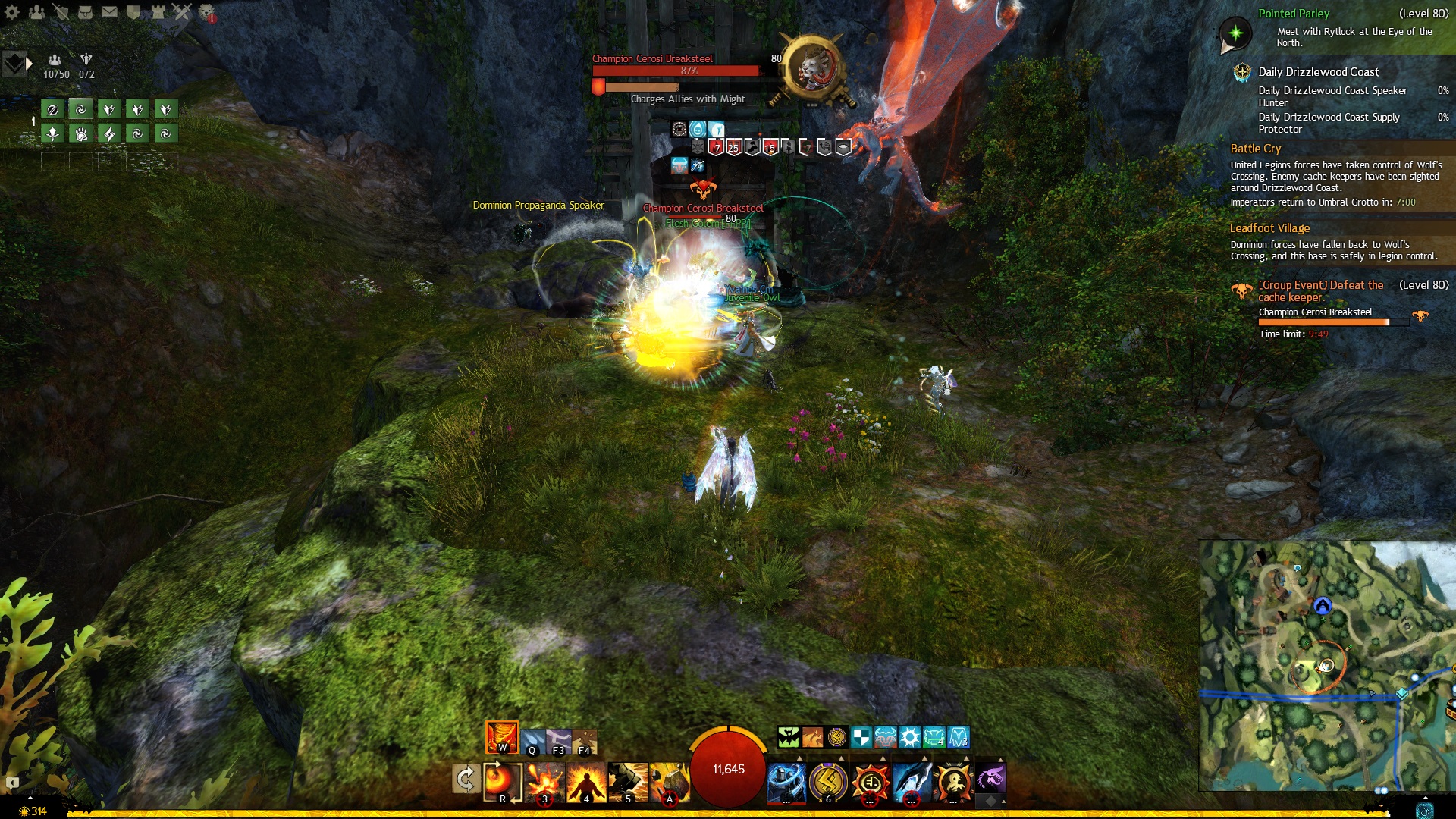Activate the elite skill slot
1456x819 pixels.
[x=953, y=782]
